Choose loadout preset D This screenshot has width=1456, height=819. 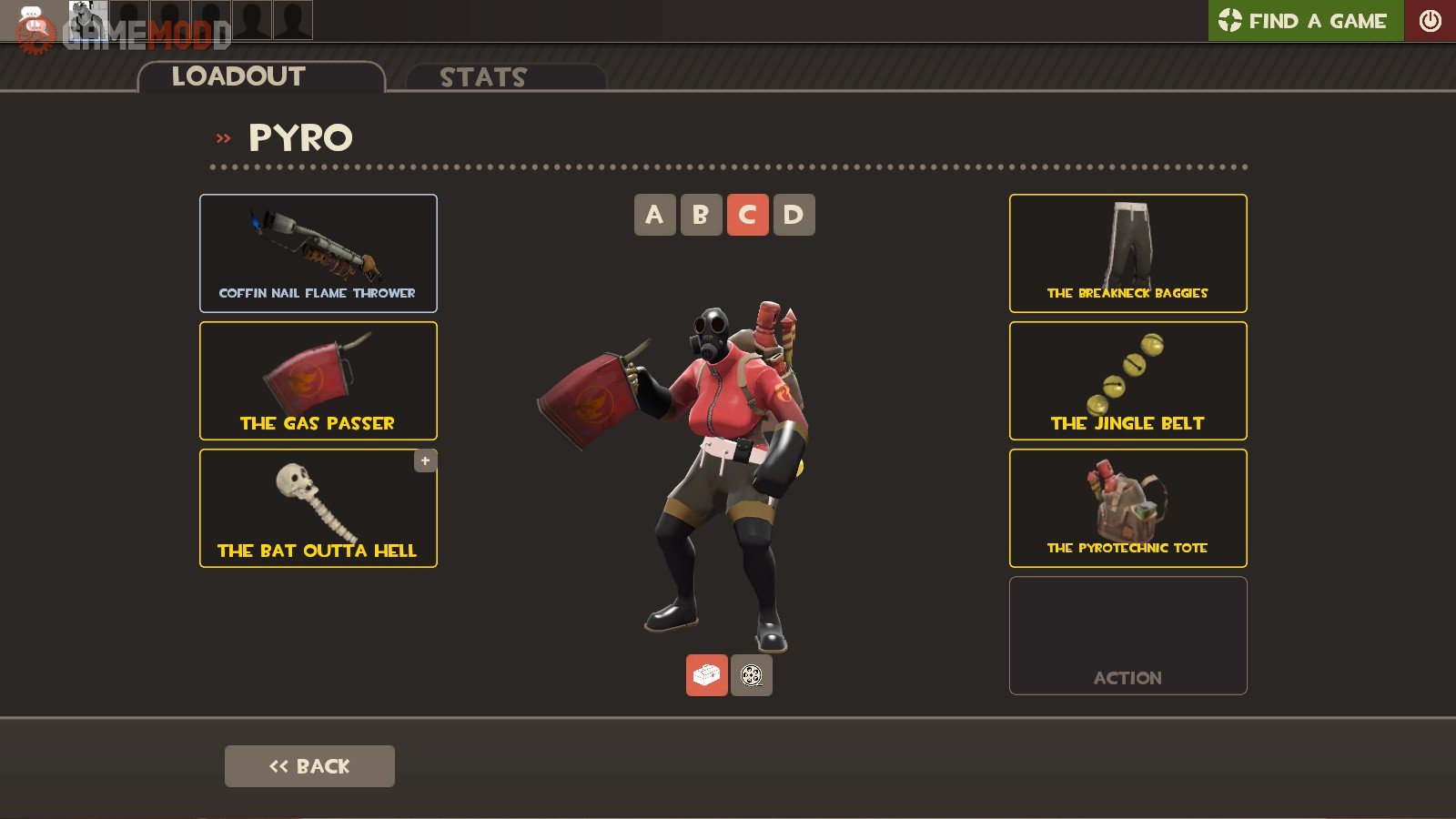(x=794, y=215)
